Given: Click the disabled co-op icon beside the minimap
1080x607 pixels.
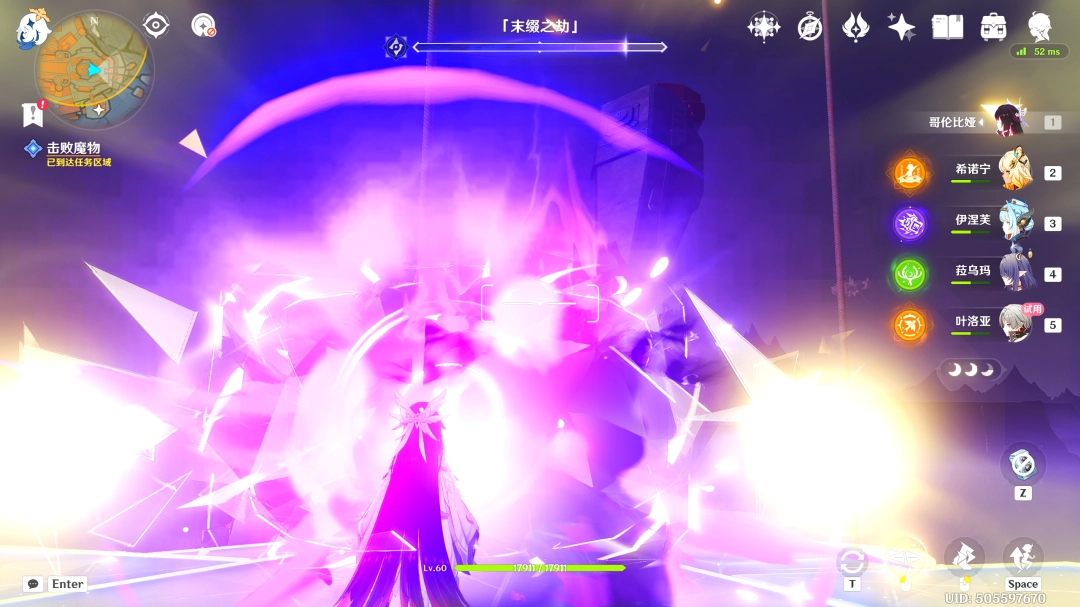Looking at the screenshot, I should pos(203,25).
